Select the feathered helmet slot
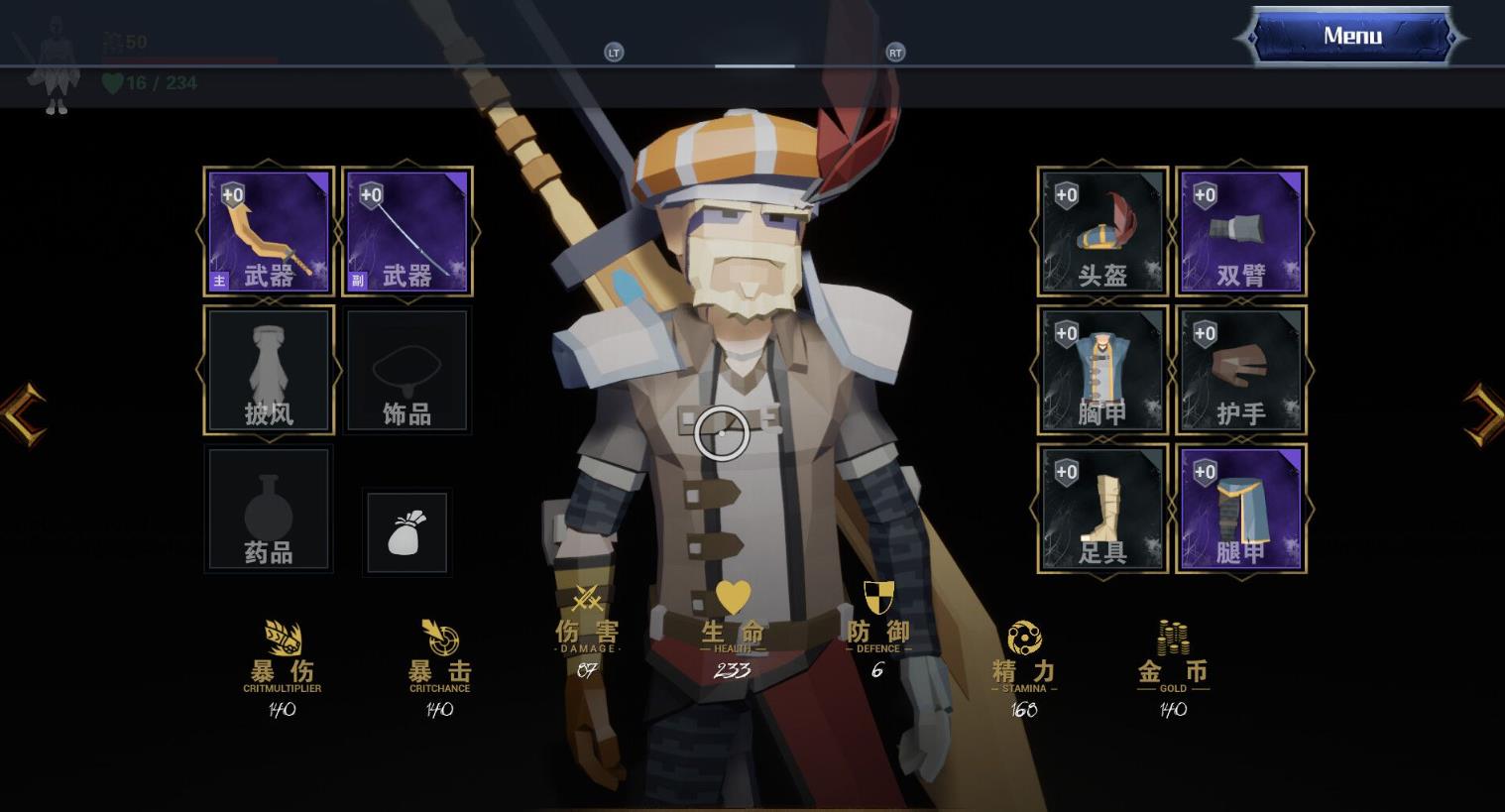This screenshot has height=812, width=1505. tap(1102, 232)
